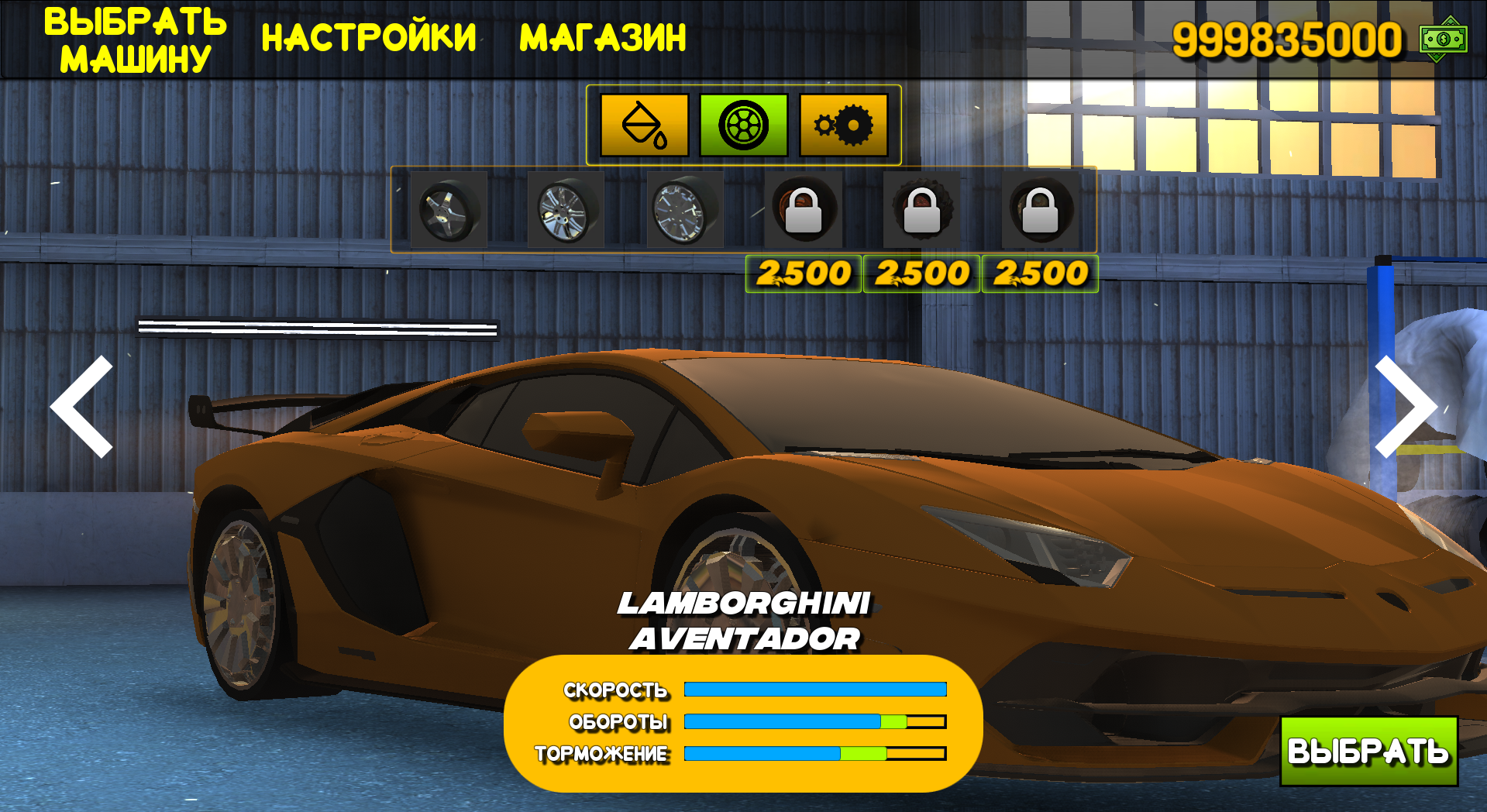Click the first locked padlock wheel slot
The width and height of the screenshot is (1487, 812).
pyautogui.click(x=804, y=210)
